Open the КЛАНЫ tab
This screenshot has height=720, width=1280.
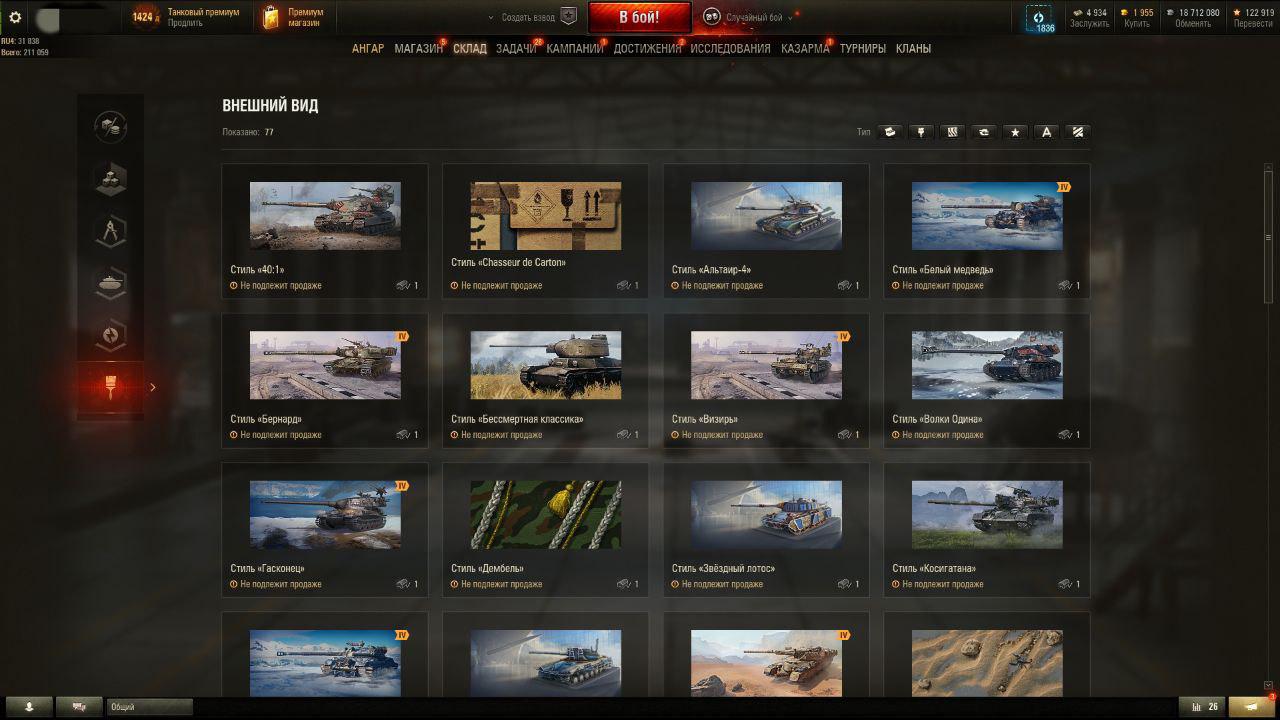(913, 48)
